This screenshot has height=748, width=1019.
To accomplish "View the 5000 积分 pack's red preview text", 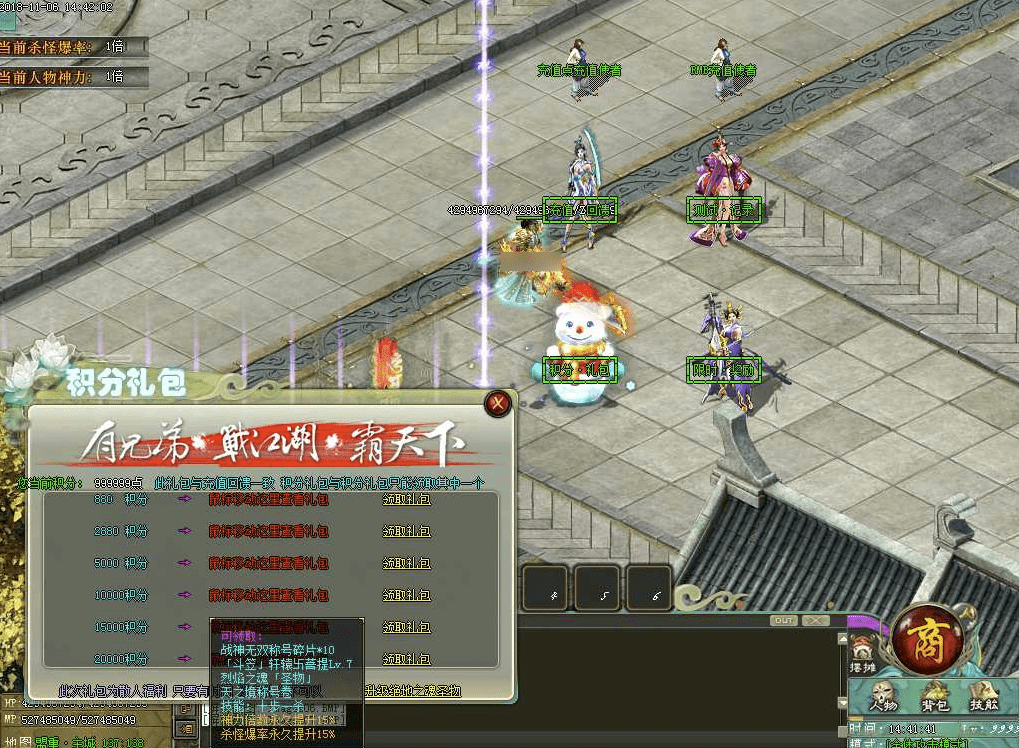I will [268, 563].
